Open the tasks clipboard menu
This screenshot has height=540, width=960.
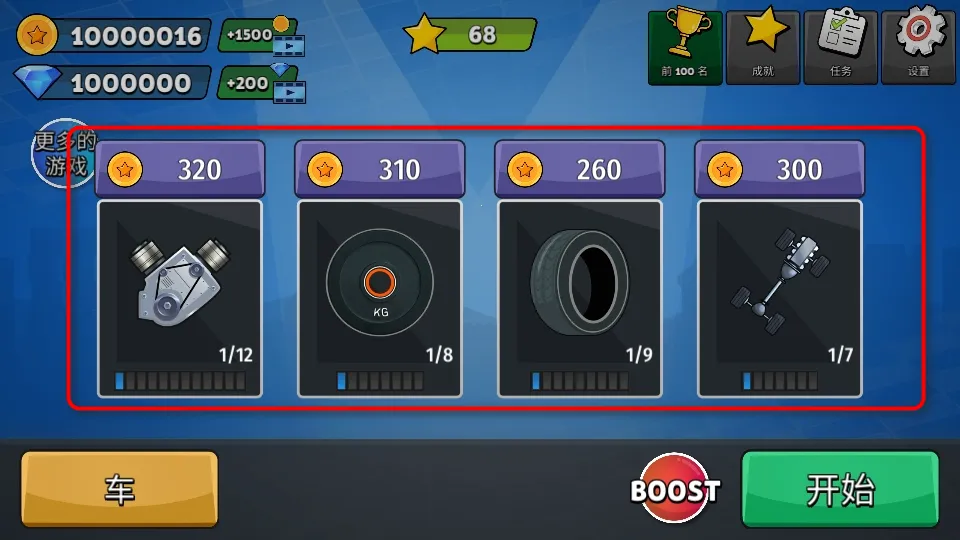point(840,47)
